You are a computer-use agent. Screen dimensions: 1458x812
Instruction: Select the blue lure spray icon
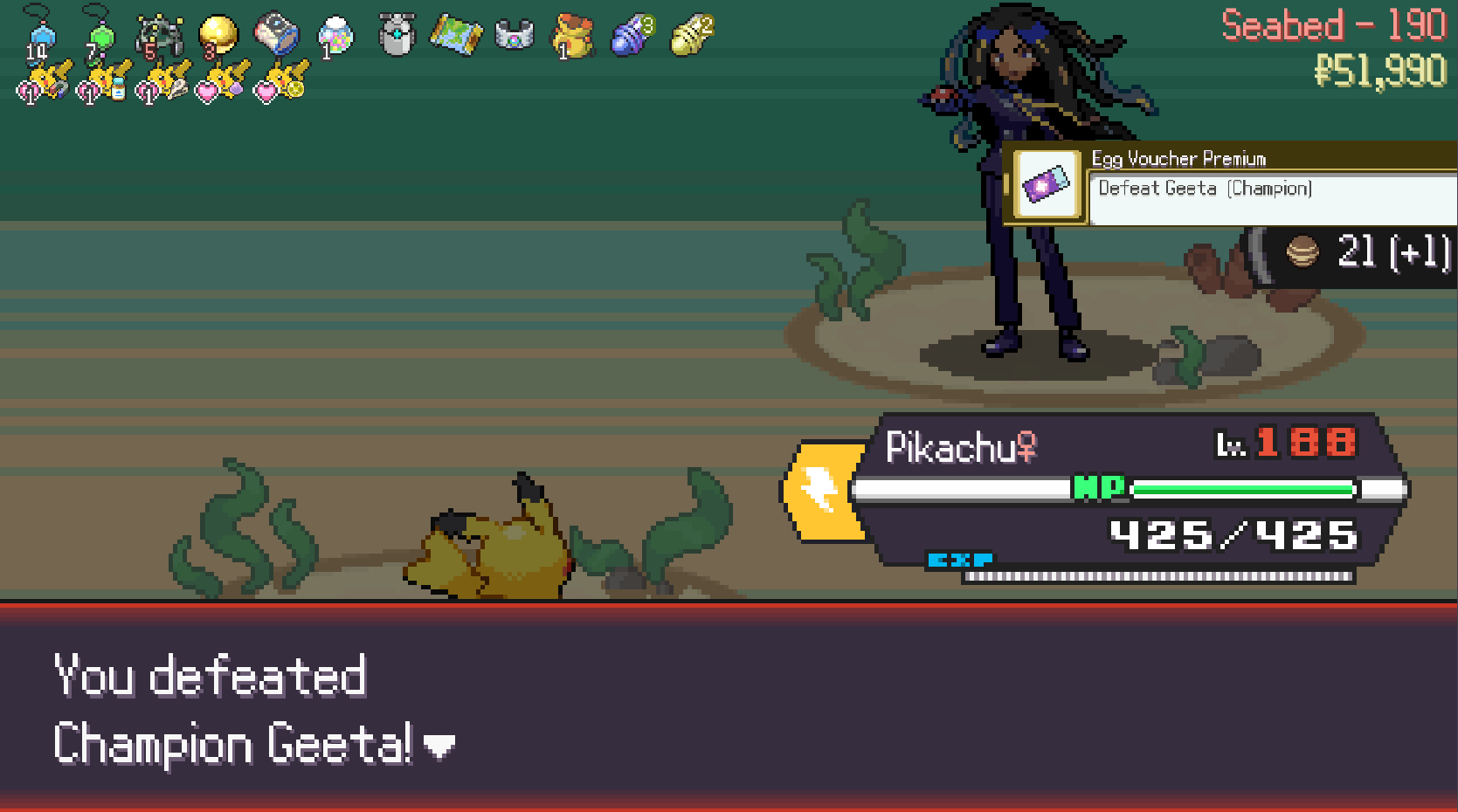[x=632, y=36]
